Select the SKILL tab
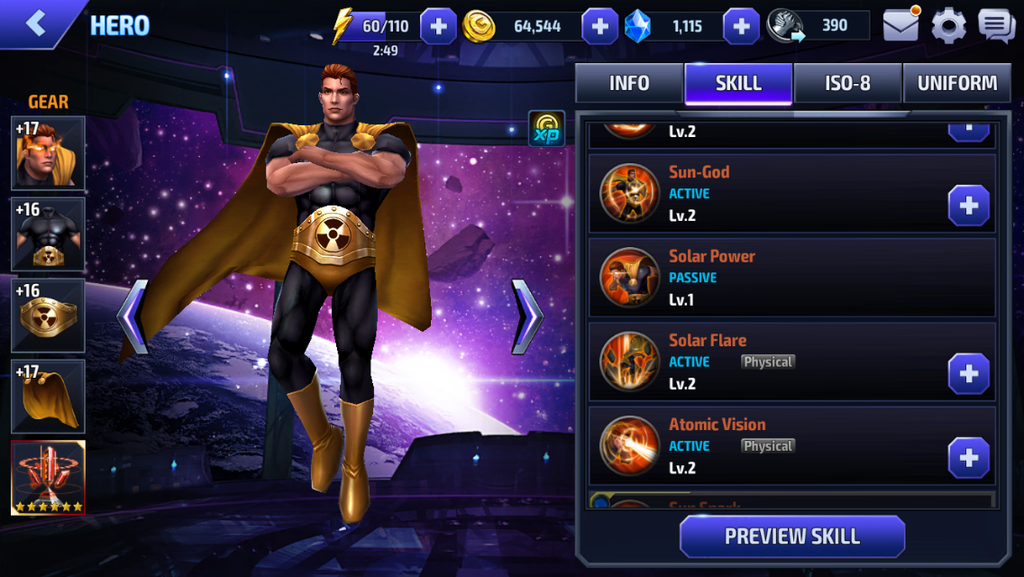Image resolution: width=1024 pixels, height=577 pixels. pos(738,84)
